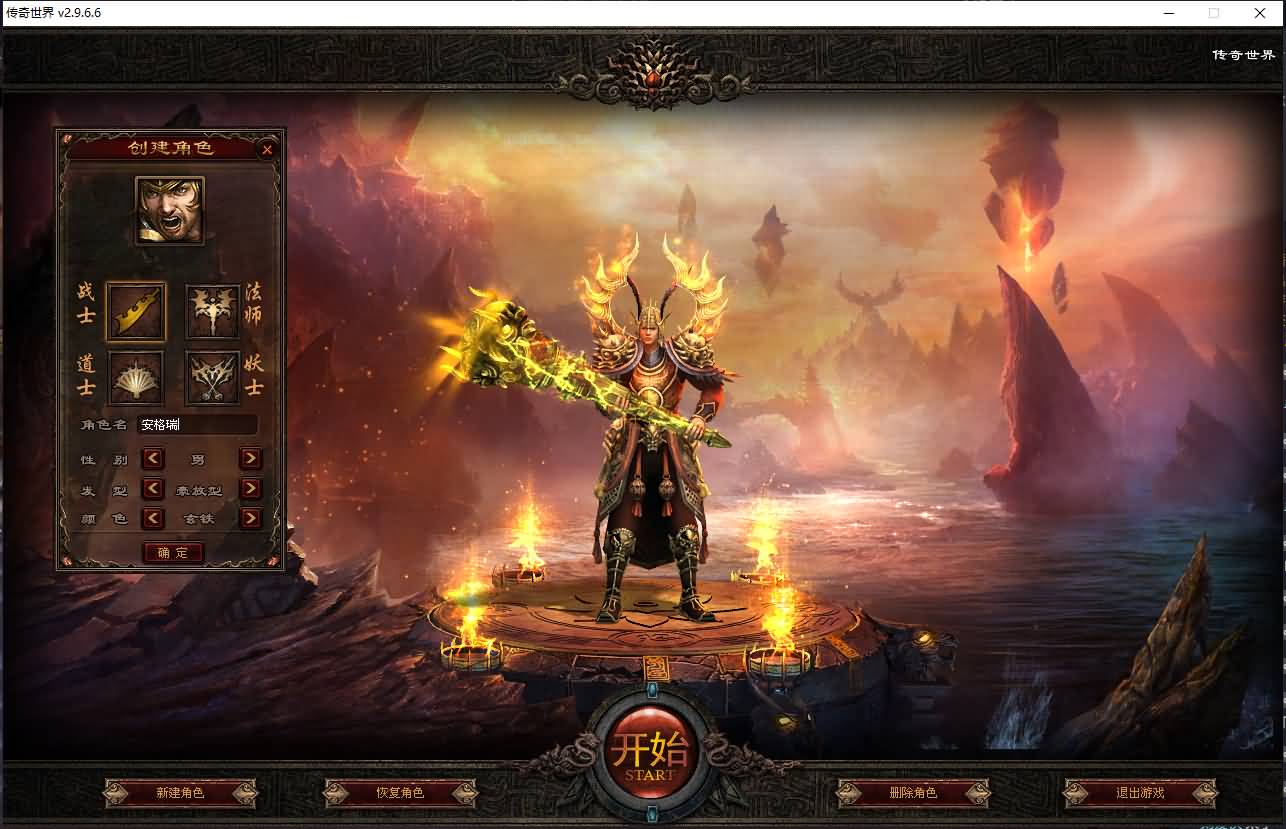The height and width of the screenshot is (829, 1286).
Task: Click the 角色名 name input showing 安格瑞
Action: coord(197,424)
